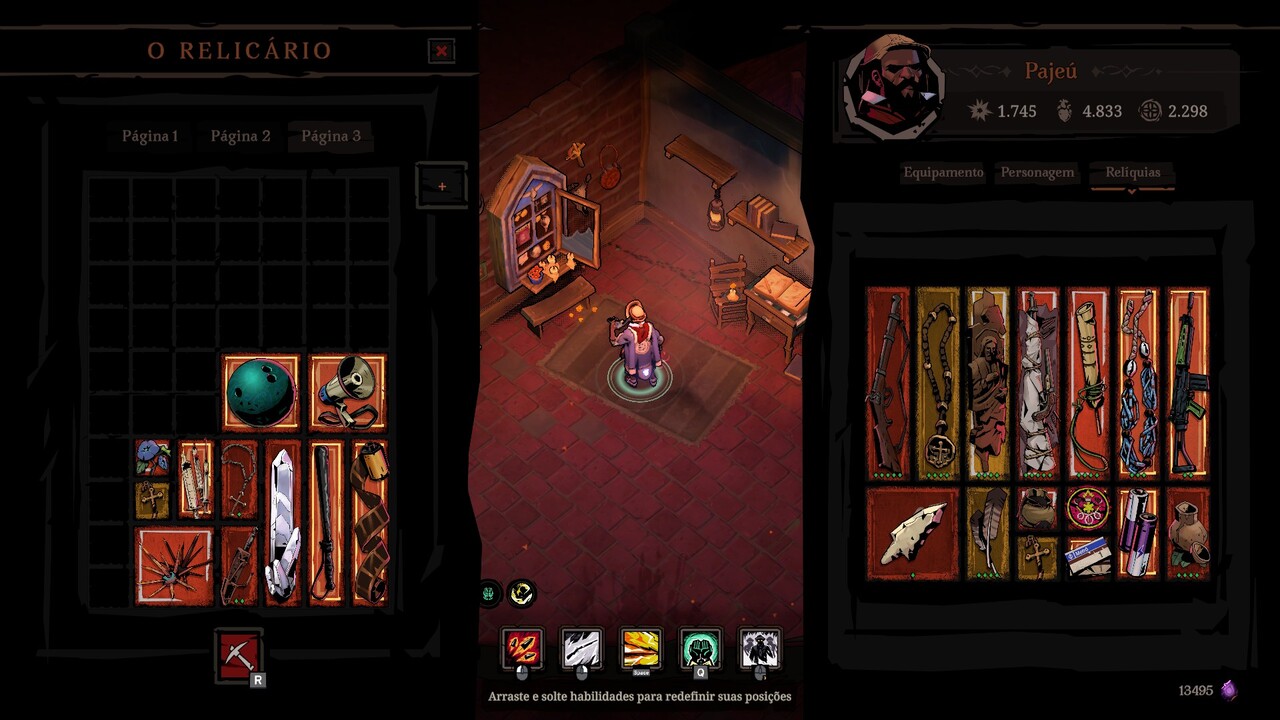Viewport: 1280px width, 720px height.
Task: Switch to Página 1 tab
Action: pyautogui.click(x=150, y=136)
